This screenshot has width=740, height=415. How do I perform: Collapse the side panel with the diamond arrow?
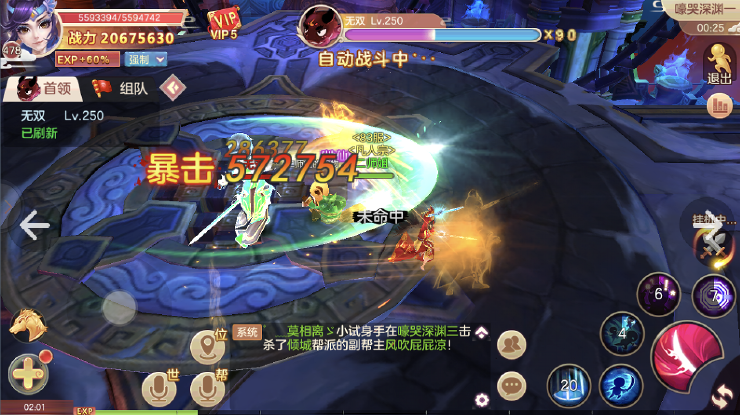[175, 88]
